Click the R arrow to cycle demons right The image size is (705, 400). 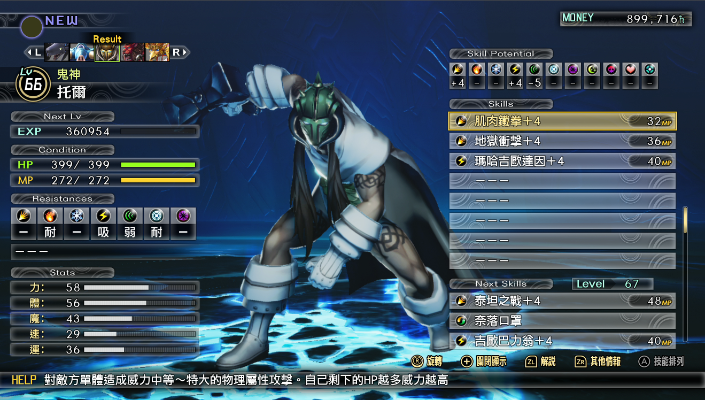[179, 52]
